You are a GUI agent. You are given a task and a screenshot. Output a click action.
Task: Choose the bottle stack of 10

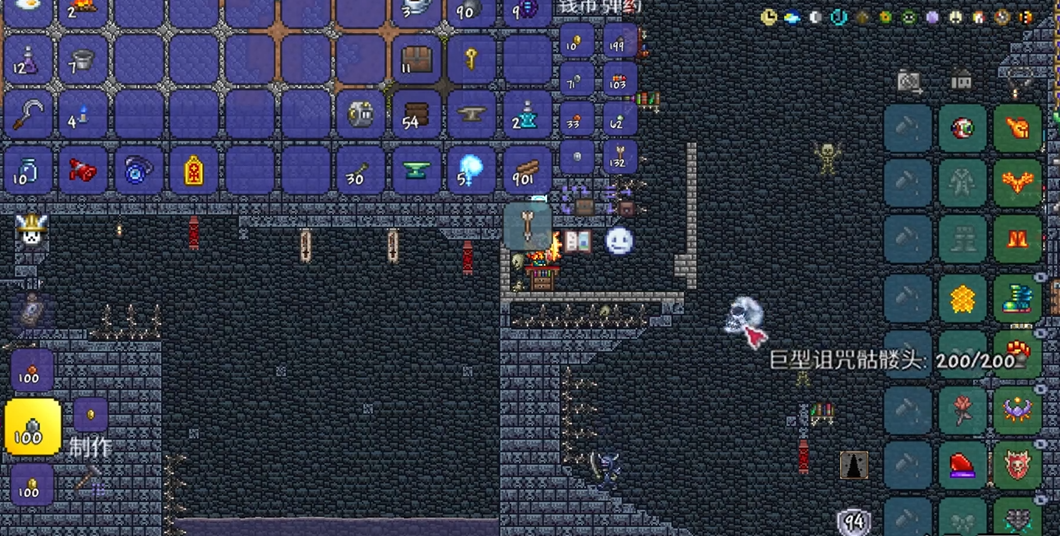pyautogui.click(x=28, y=170)
